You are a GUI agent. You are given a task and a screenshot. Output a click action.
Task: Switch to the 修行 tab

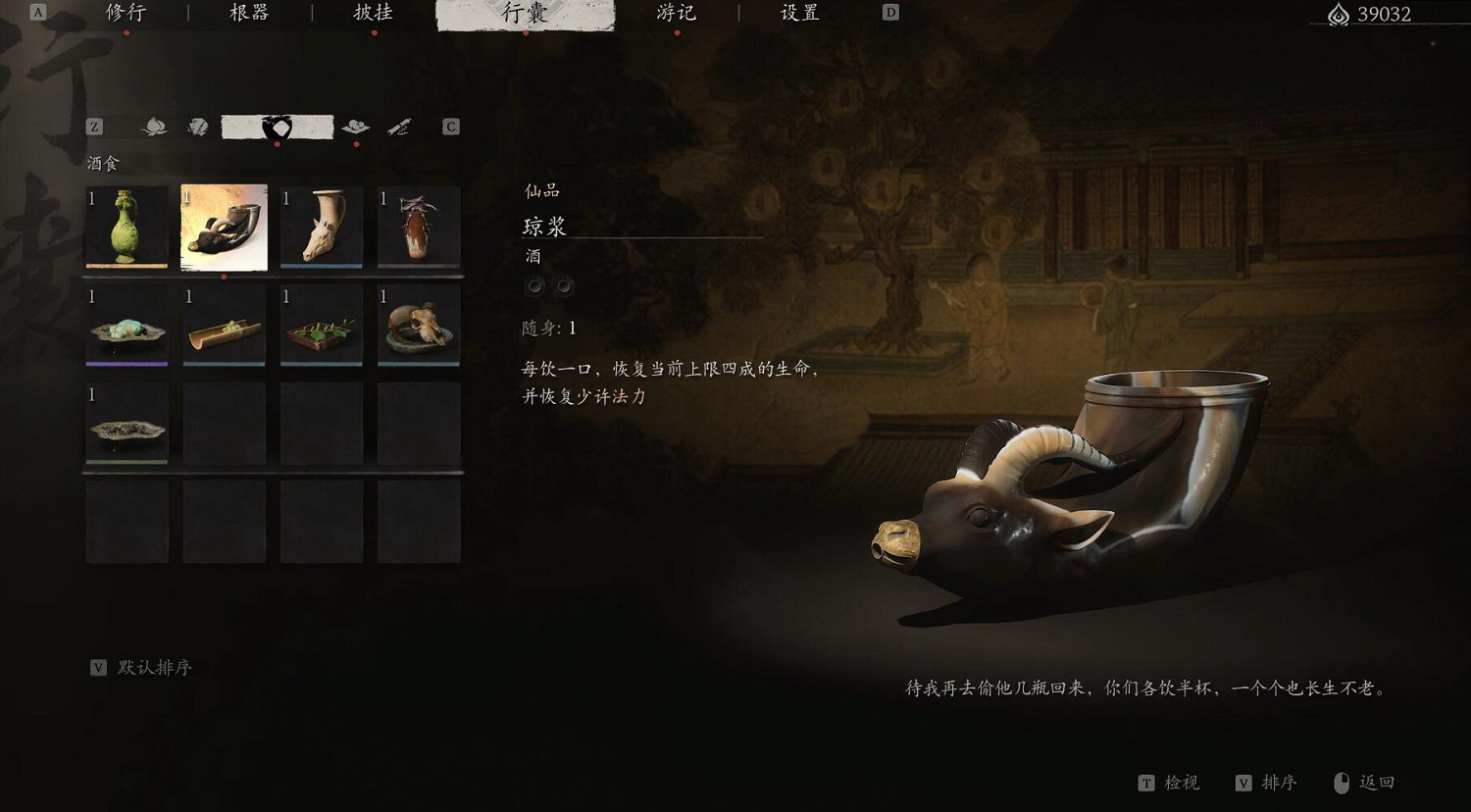coord(126,13)
